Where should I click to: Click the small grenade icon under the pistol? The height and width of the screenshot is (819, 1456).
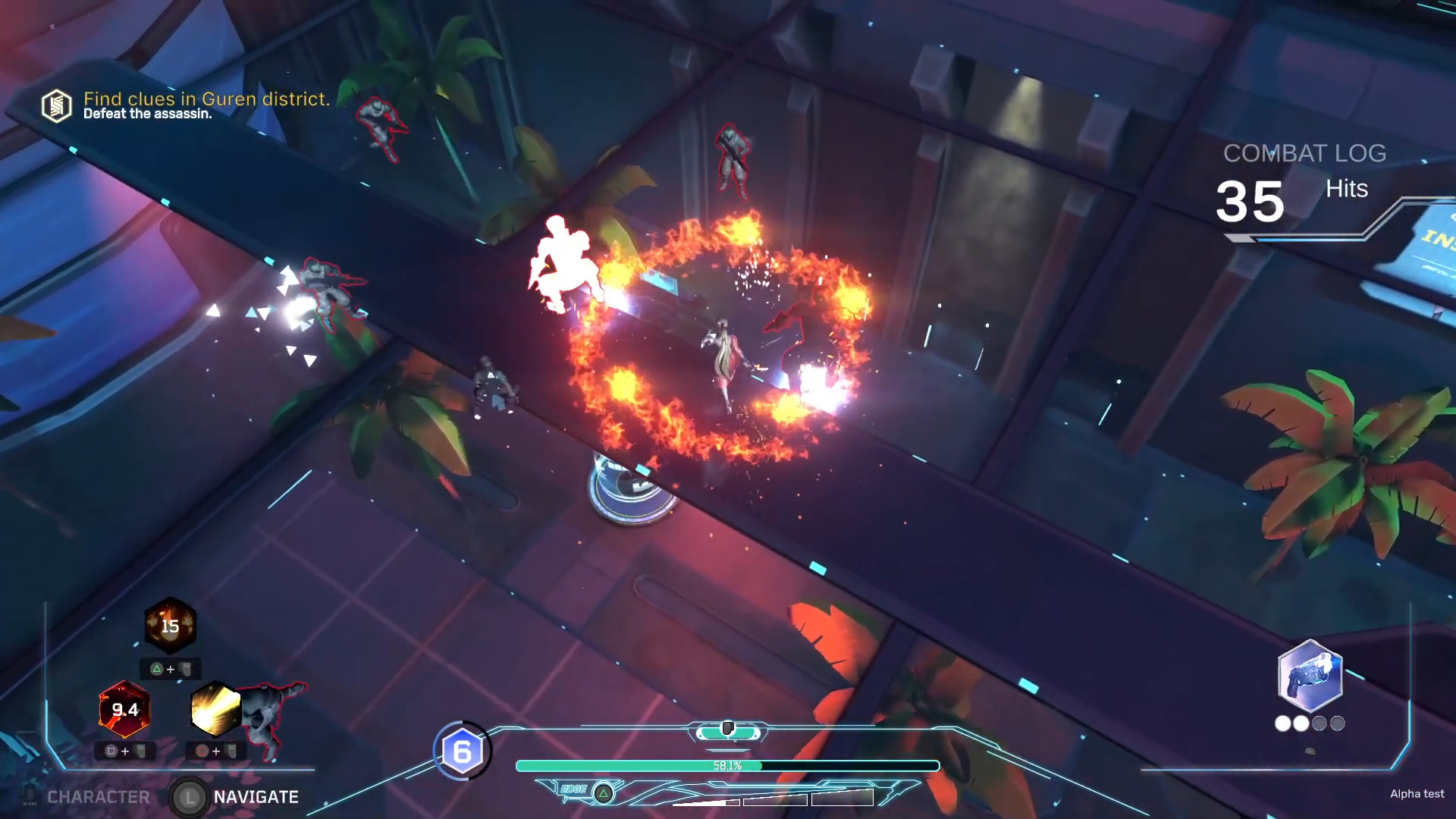(x=1310, y=750)
